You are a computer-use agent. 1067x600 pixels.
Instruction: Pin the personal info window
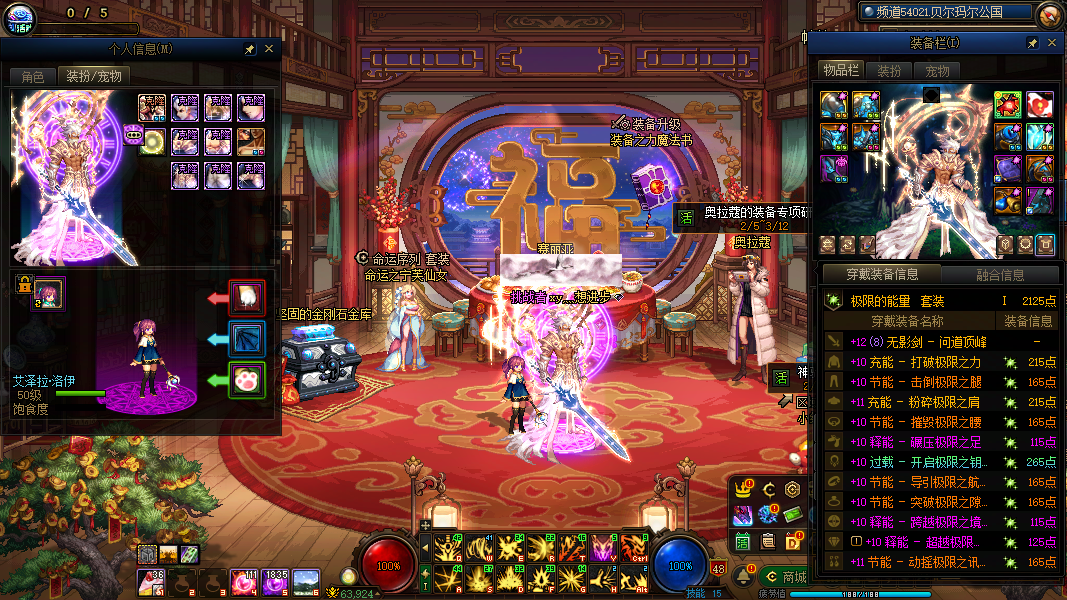pos(250,48)
